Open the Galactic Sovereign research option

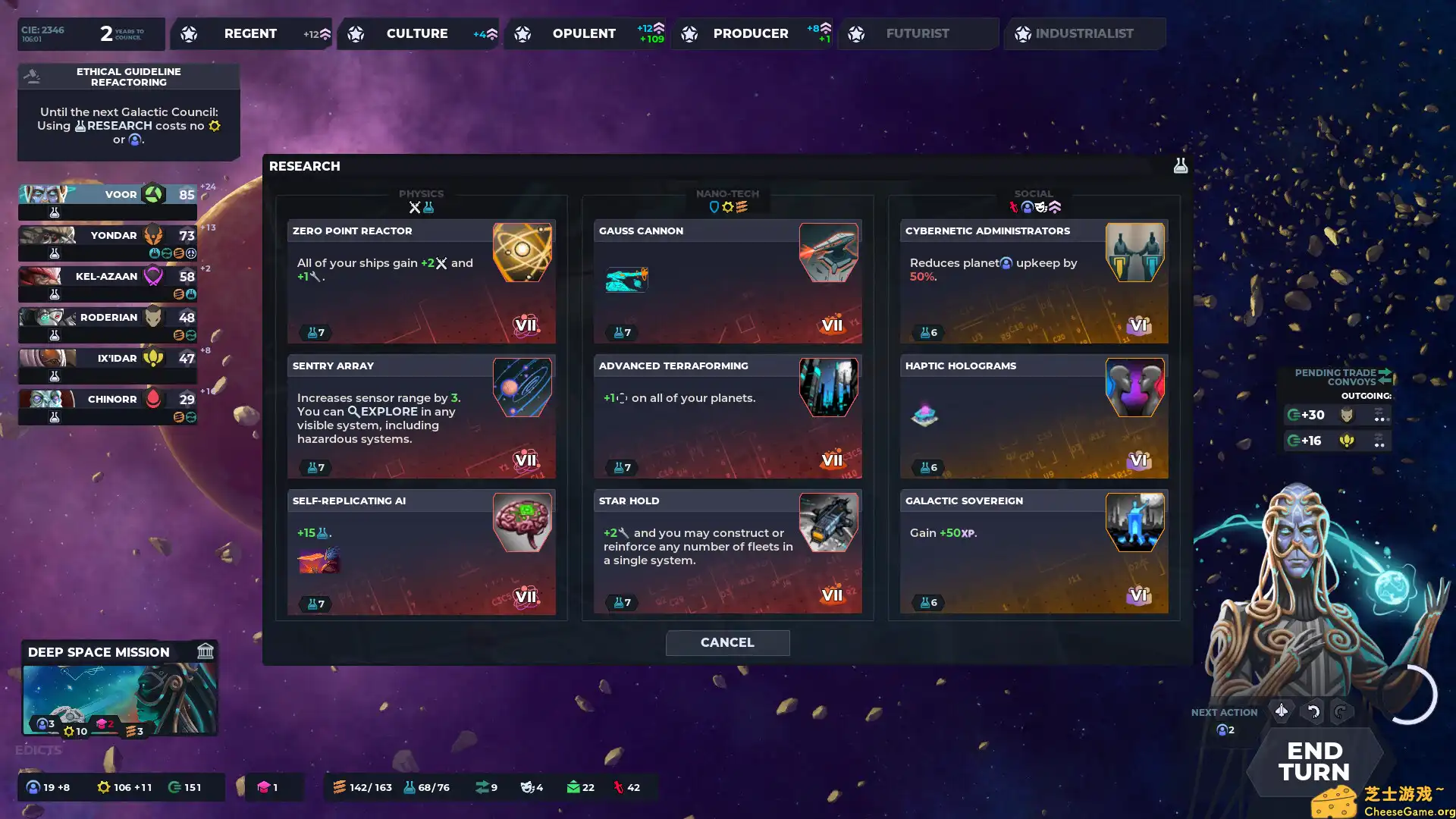1034,551
